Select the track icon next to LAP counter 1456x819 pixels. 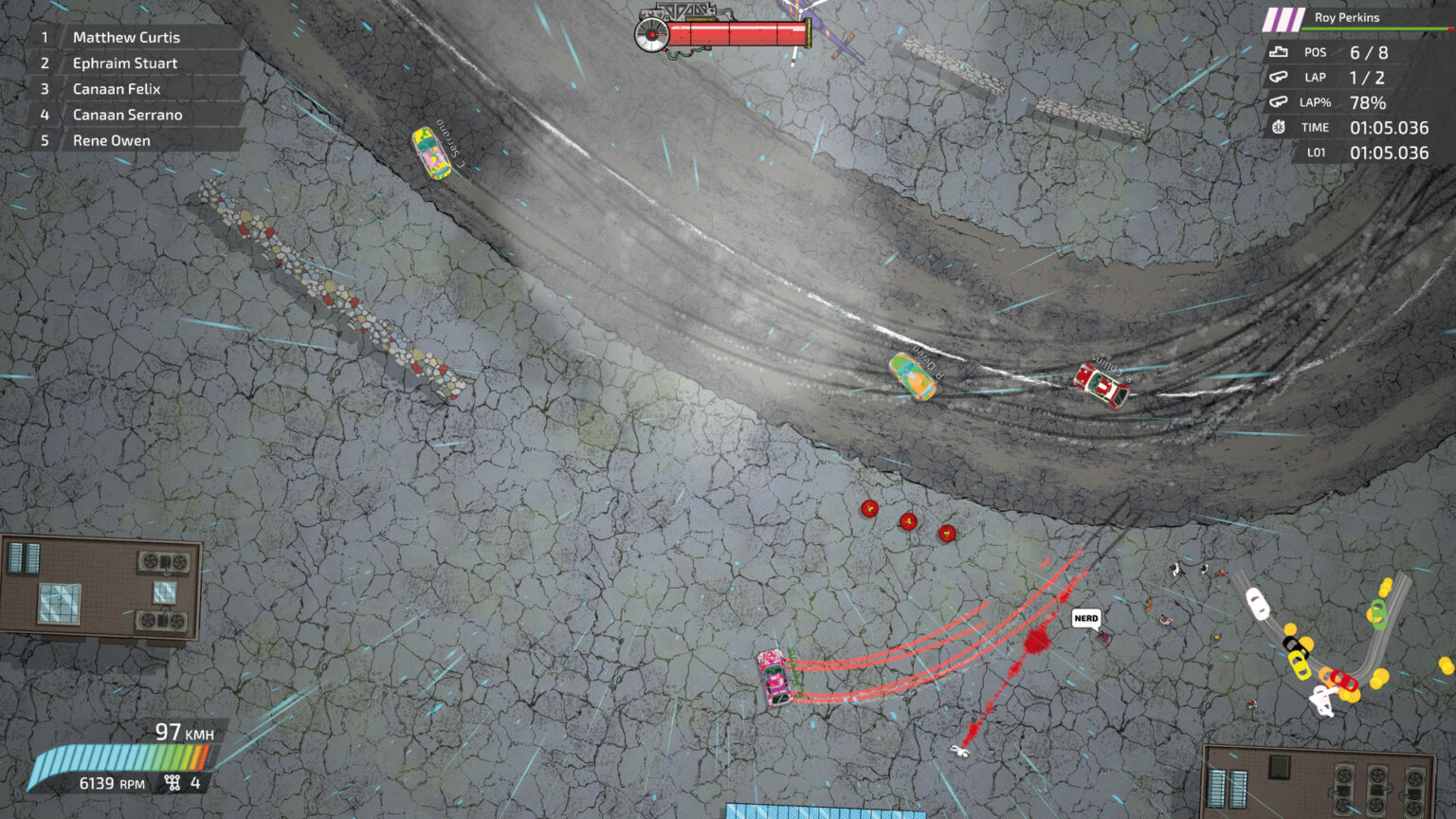click(1278, 77)
